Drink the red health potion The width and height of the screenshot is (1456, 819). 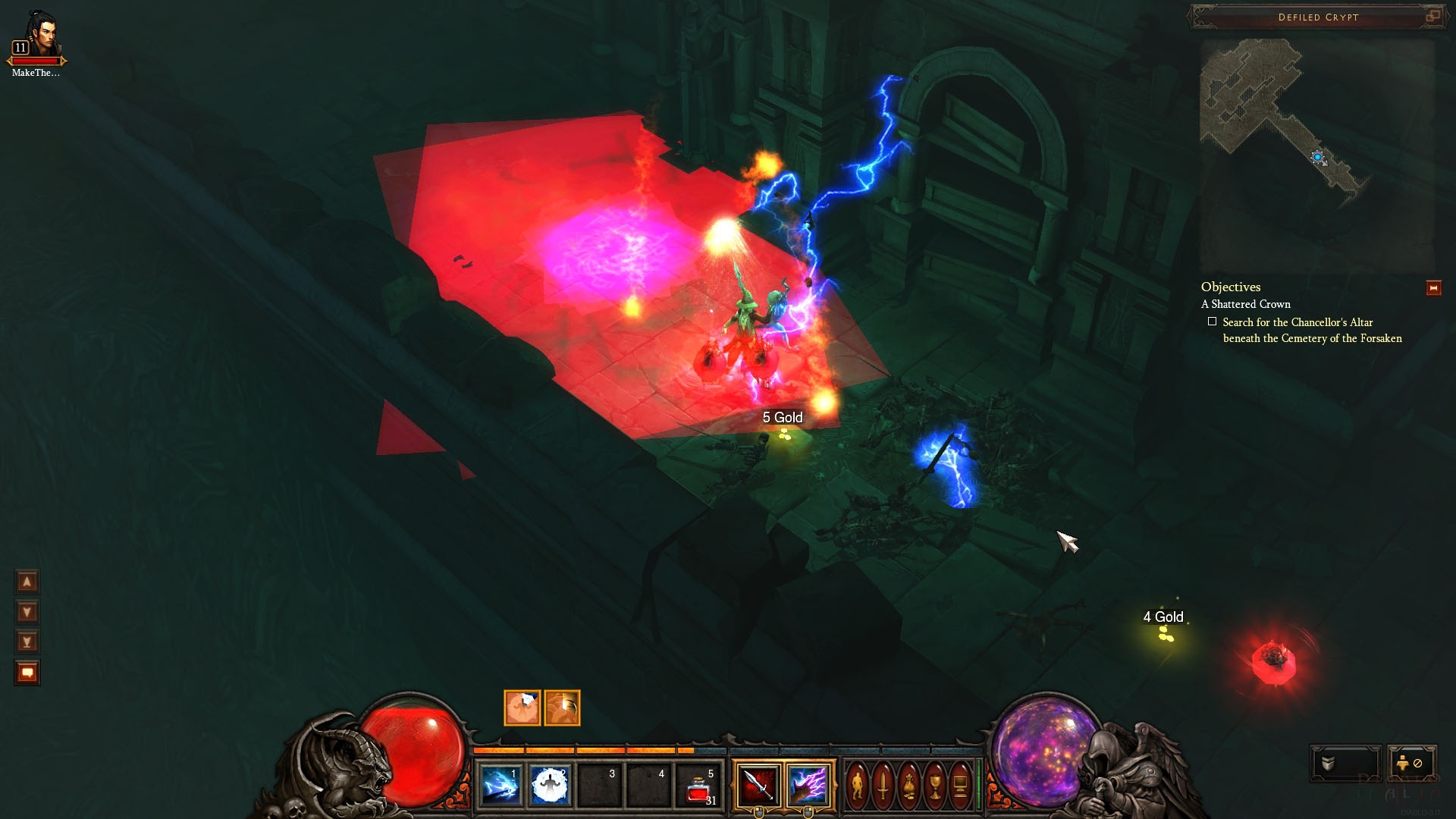pyautogui.click(x=698, y=789)
